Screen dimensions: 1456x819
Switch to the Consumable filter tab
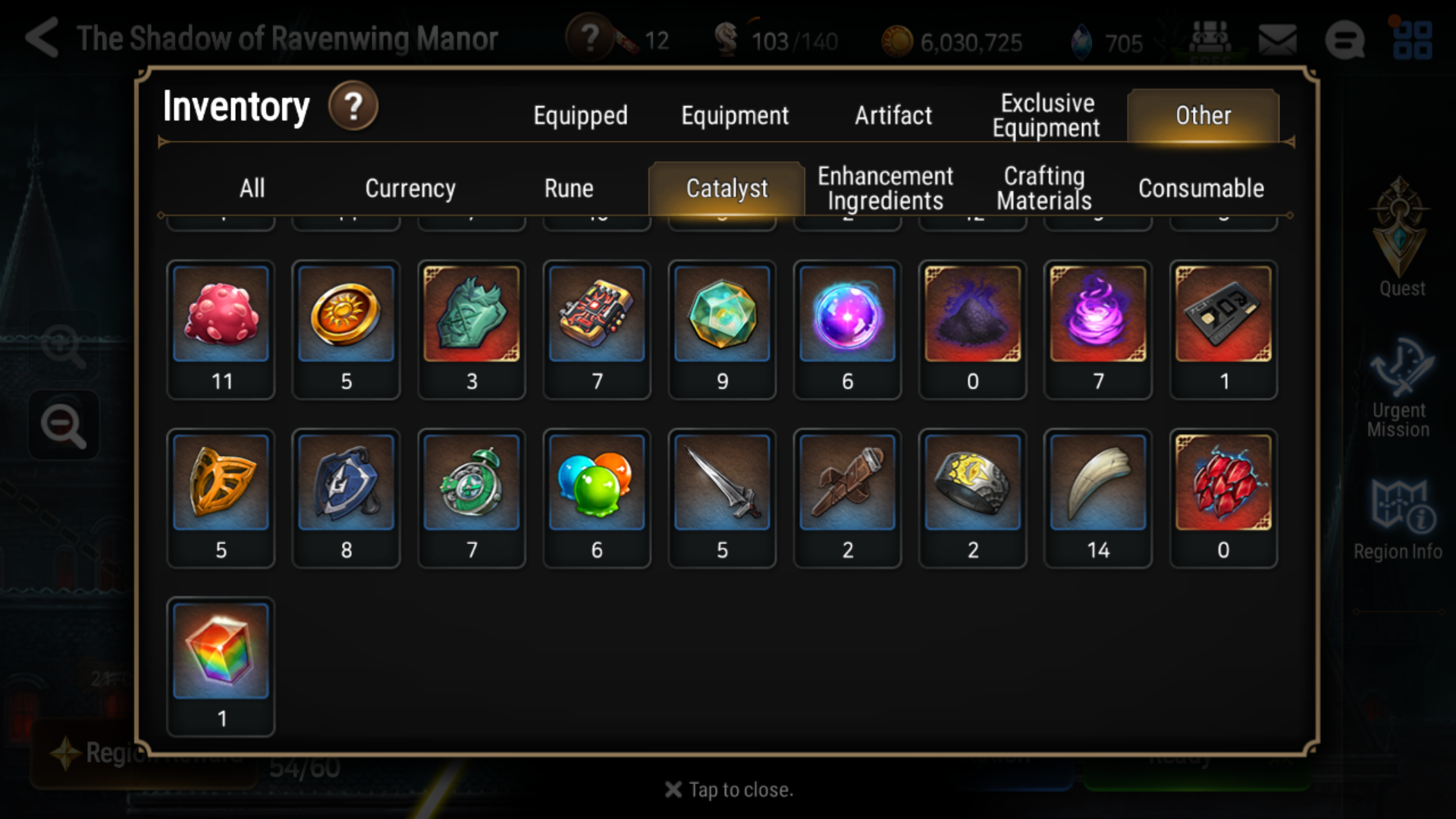click(1200, 188)
